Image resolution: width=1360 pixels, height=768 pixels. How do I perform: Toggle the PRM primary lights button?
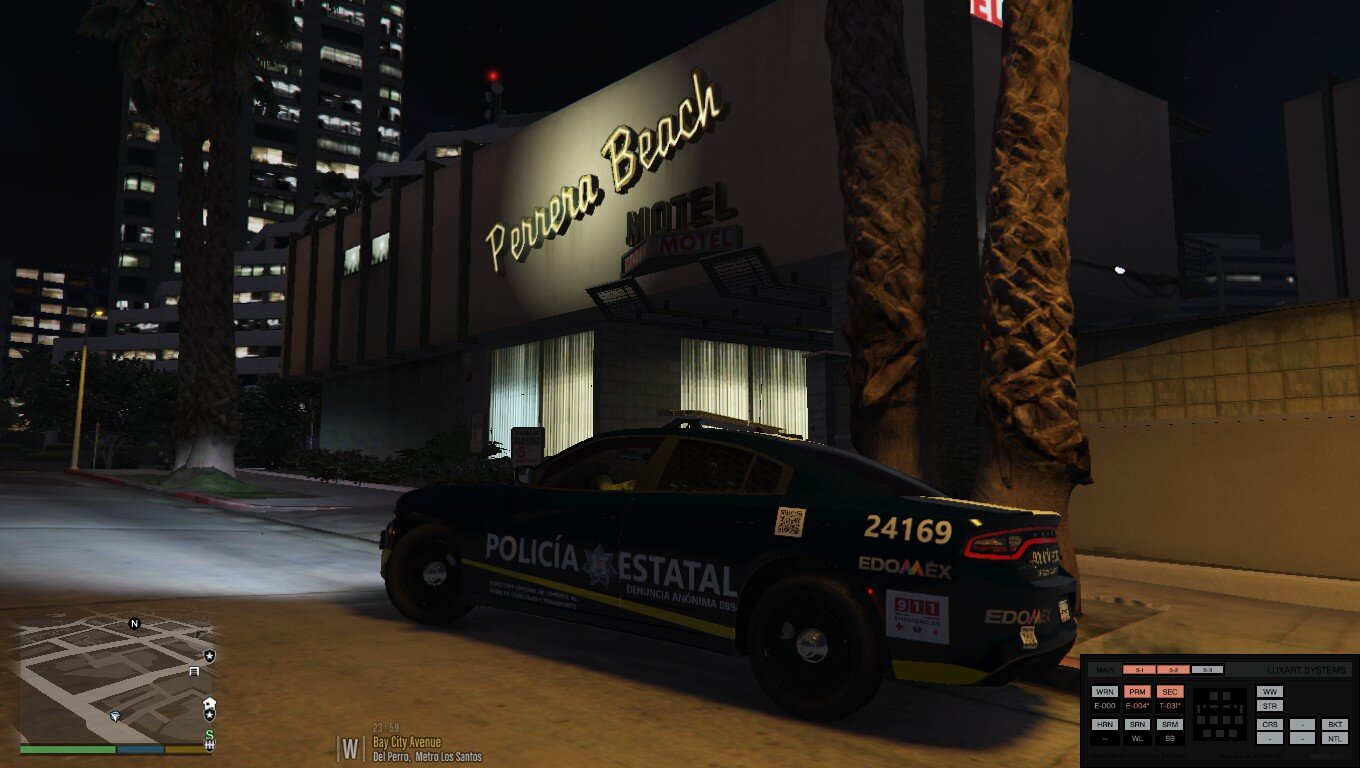point(1137,691)
